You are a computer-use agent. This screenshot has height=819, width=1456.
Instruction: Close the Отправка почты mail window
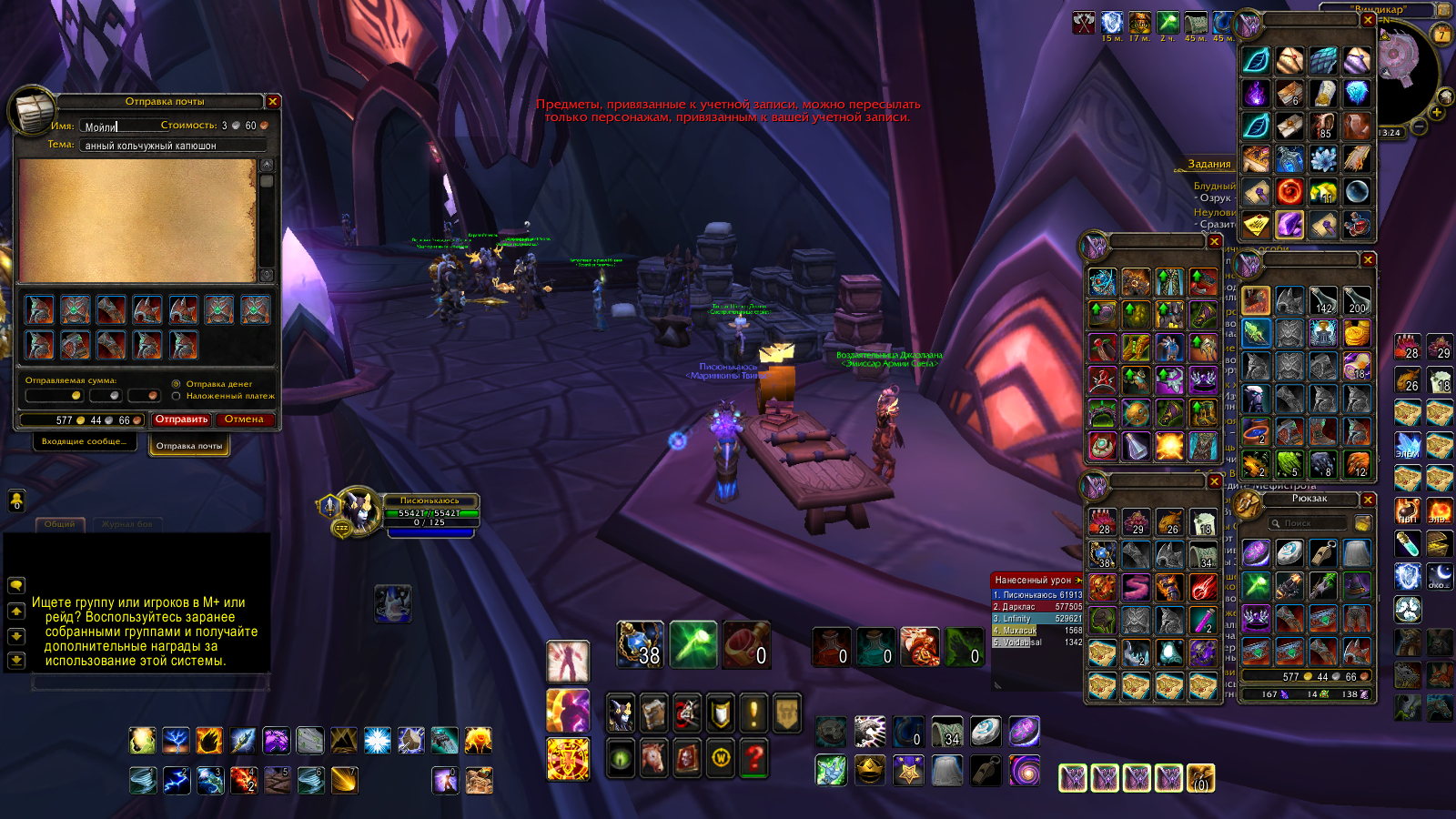click(272, 101)
